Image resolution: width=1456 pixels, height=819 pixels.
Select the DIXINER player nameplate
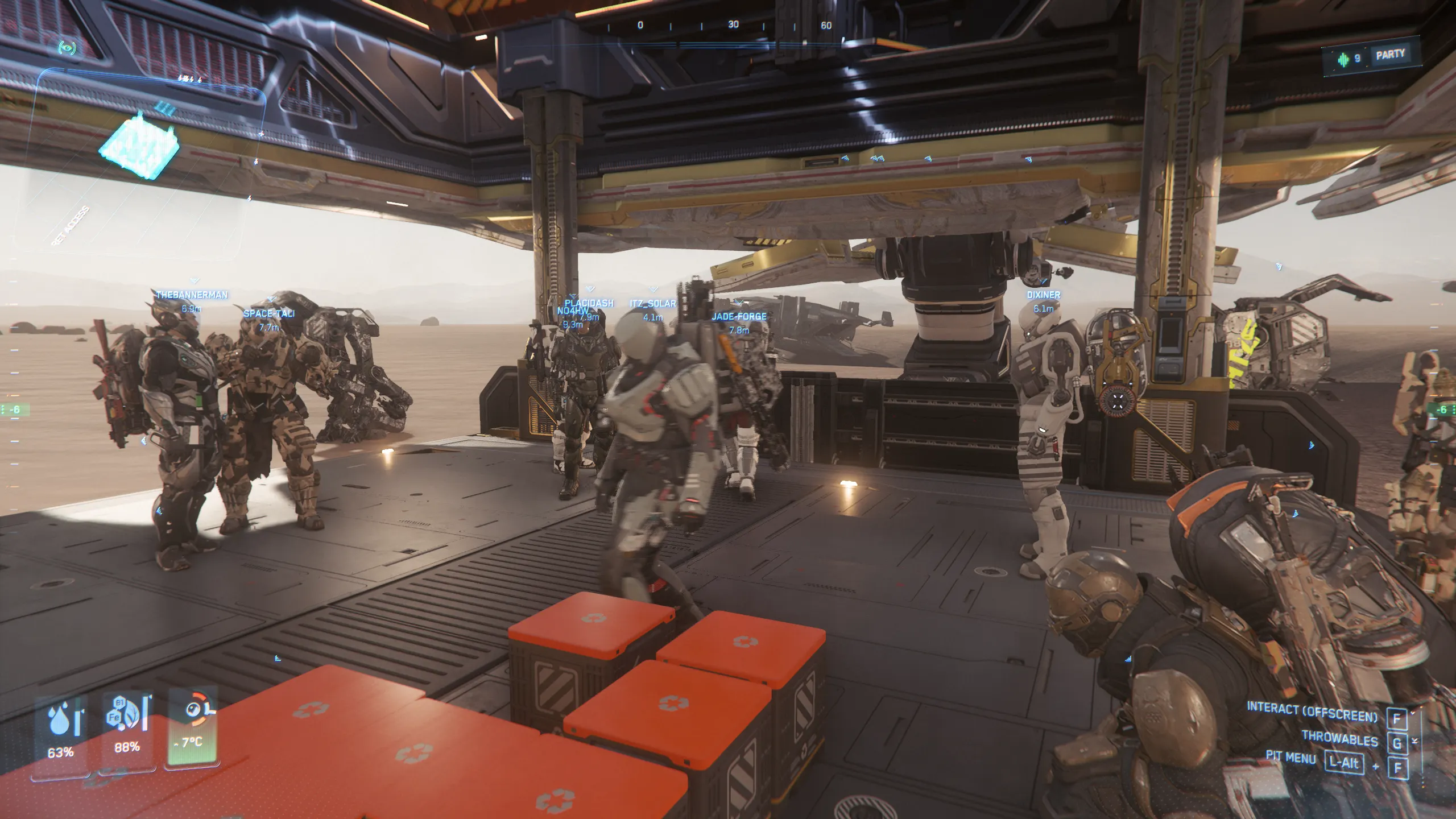pyautogui.click(x=1043, y=295)
